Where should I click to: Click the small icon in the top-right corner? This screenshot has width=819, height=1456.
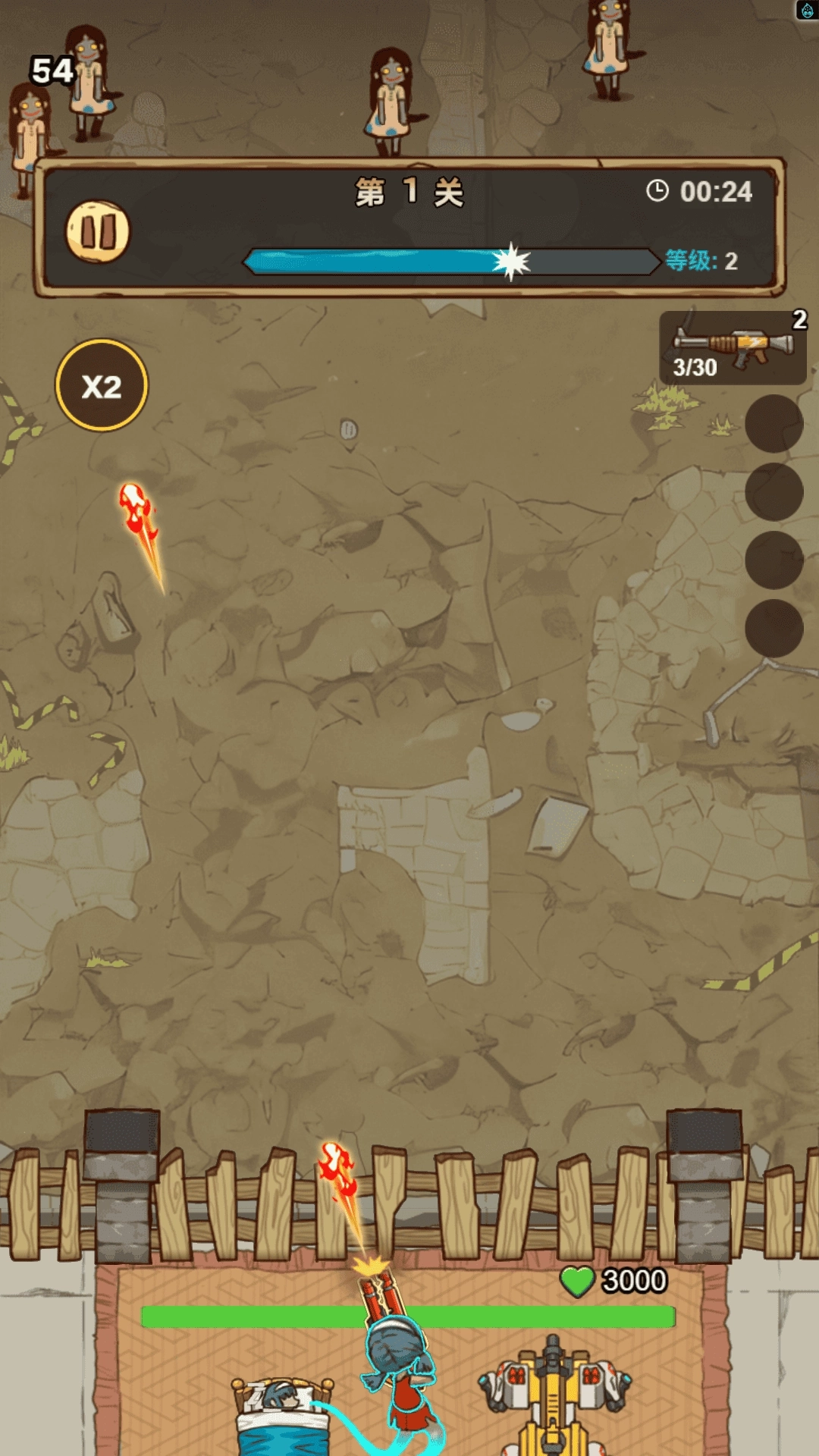[807, 11]
